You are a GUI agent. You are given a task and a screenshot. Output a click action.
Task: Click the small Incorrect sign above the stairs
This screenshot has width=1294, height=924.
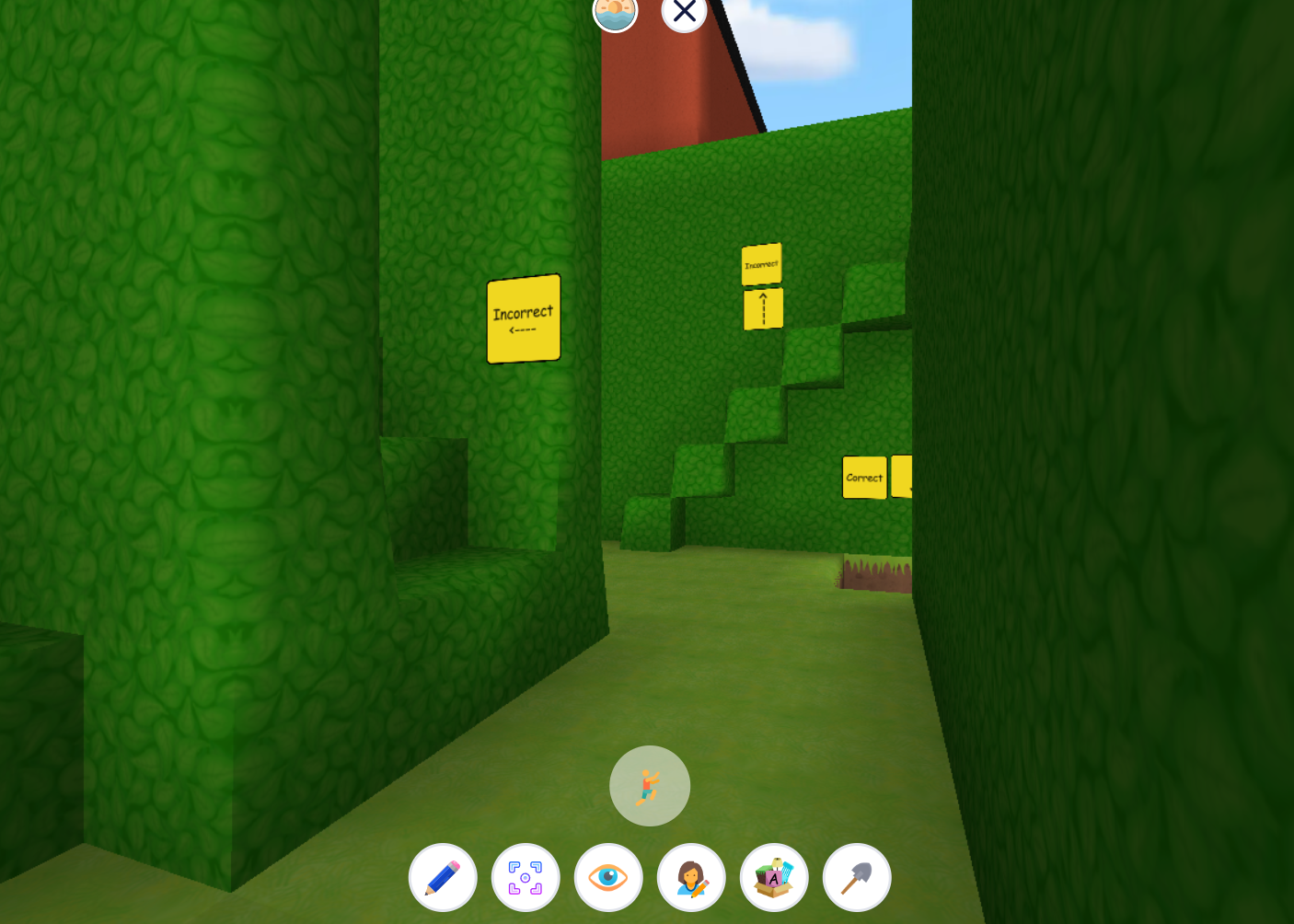pos(762,263)
